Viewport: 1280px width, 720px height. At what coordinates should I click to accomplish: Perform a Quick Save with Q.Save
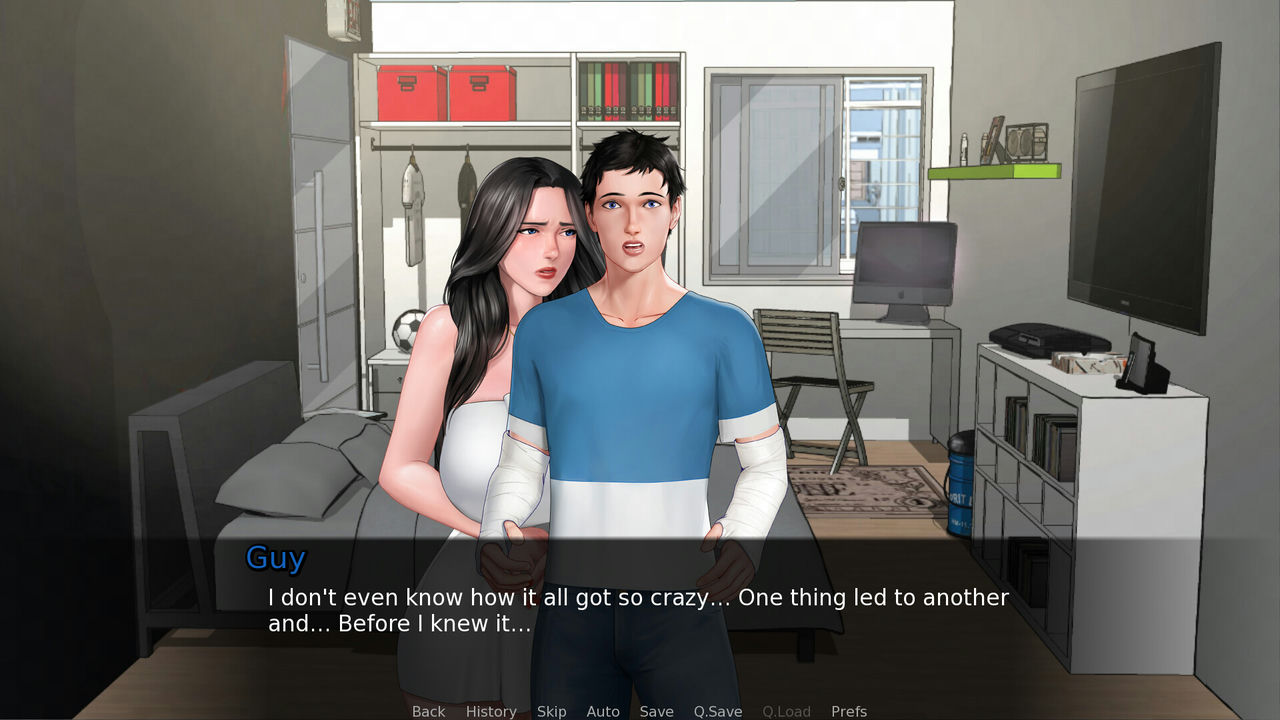click(x=716, y=711)
